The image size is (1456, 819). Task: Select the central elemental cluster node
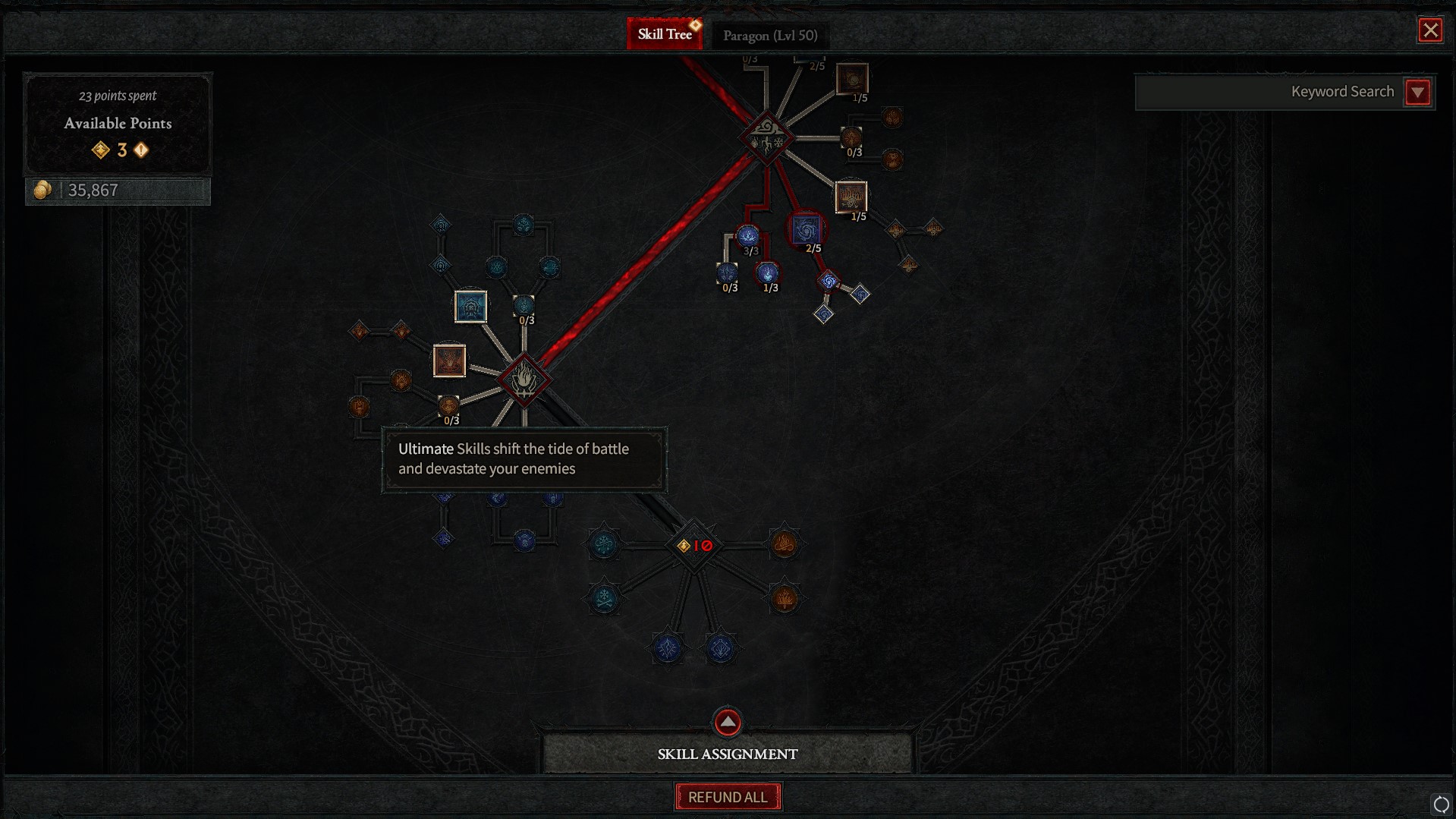[766, 138]
